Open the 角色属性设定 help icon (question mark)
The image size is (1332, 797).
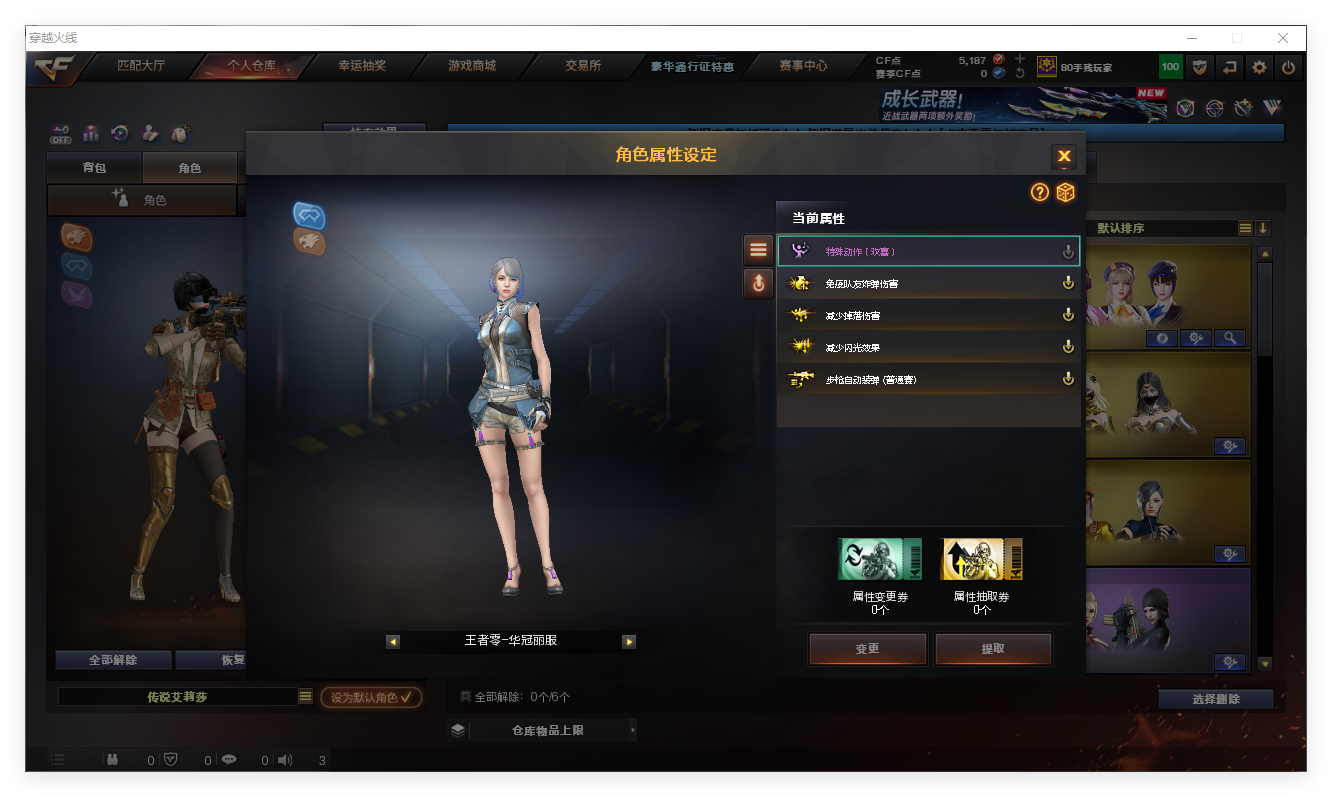[x=1040, y=192]
